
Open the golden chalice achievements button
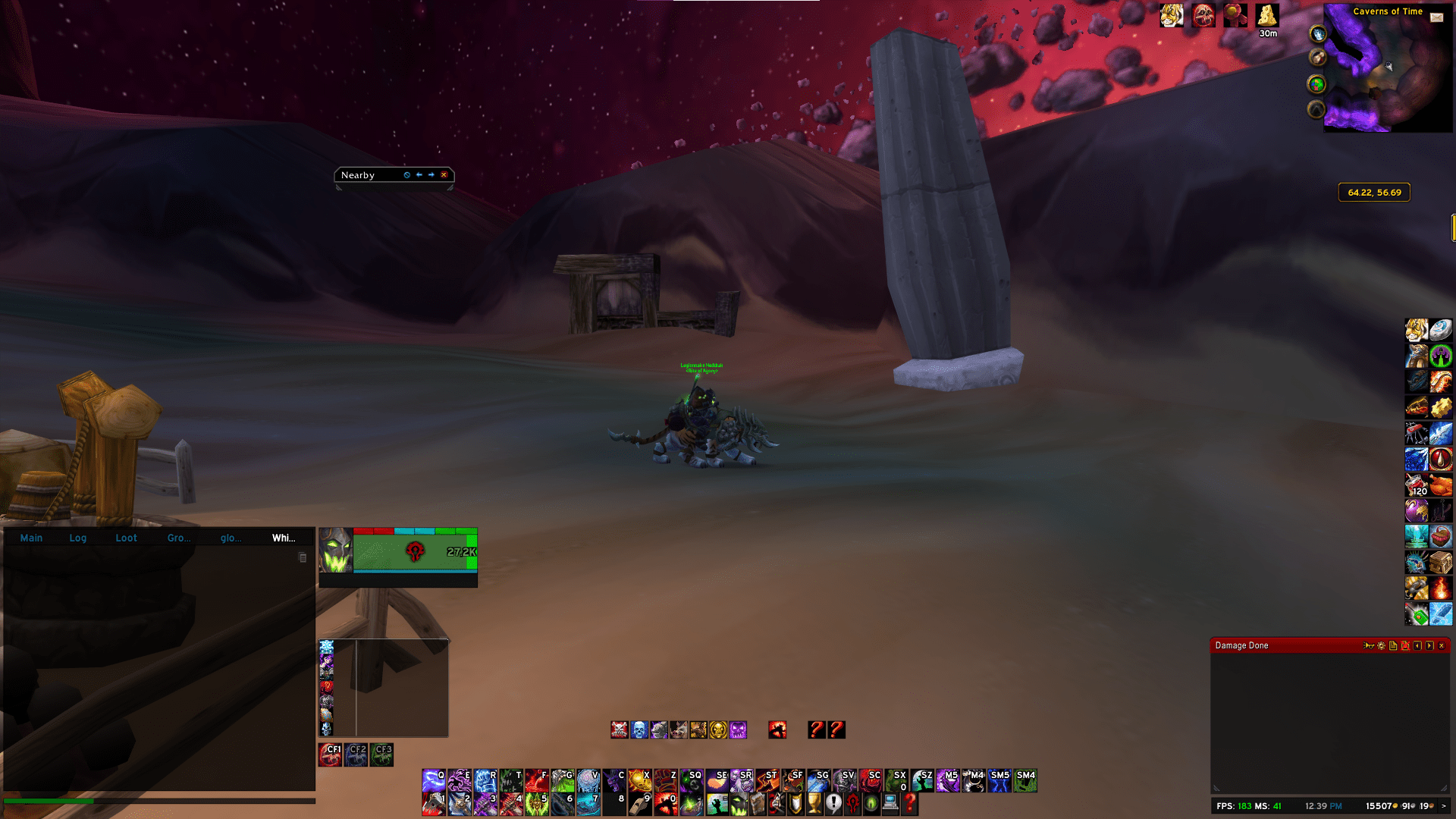click(x=814, y=803)
